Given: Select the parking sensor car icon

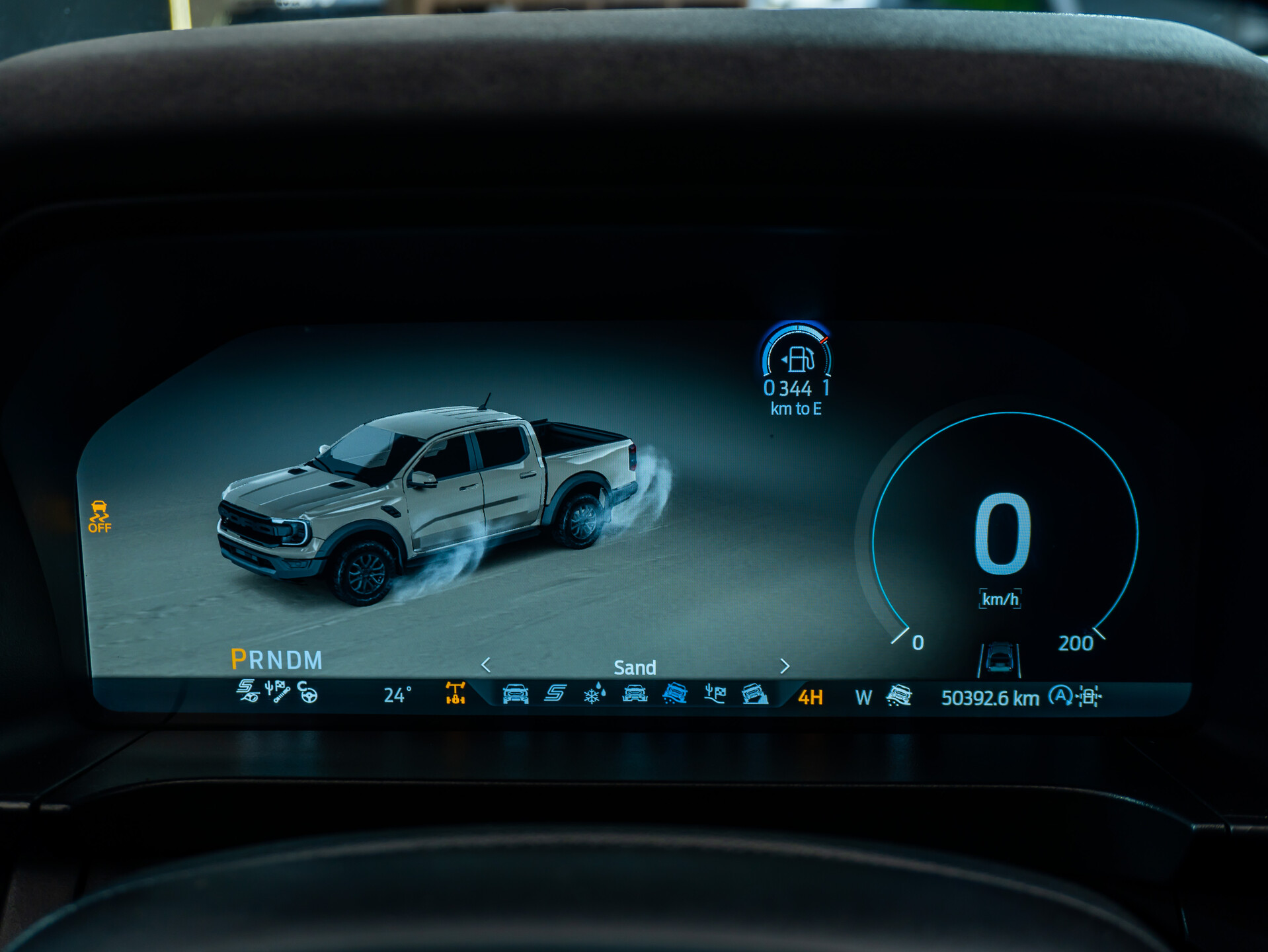Looking at the screenshot, I should [1089, 697].
